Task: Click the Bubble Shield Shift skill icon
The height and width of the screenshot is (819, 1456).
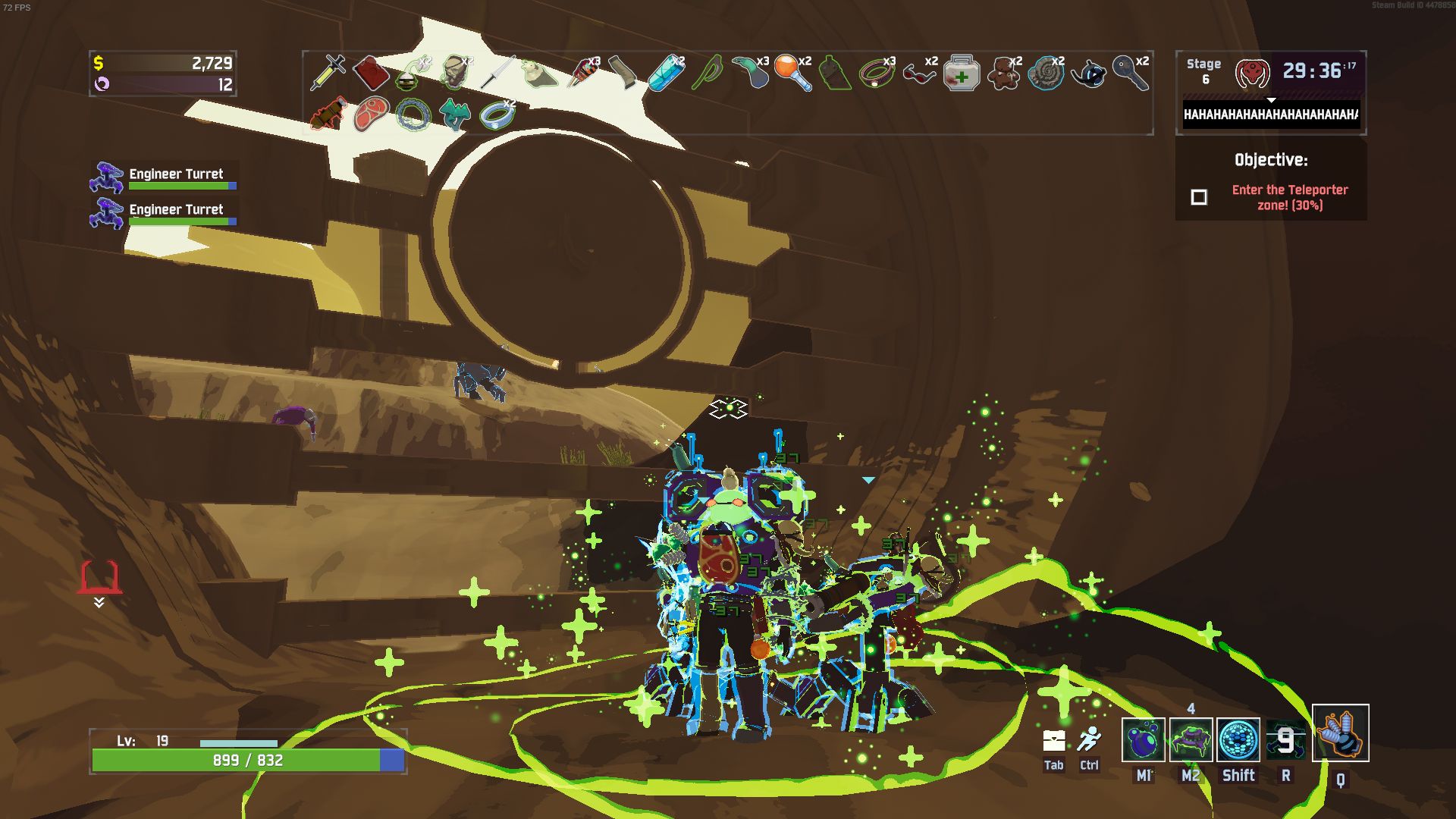Action: tap(1238, 739)
